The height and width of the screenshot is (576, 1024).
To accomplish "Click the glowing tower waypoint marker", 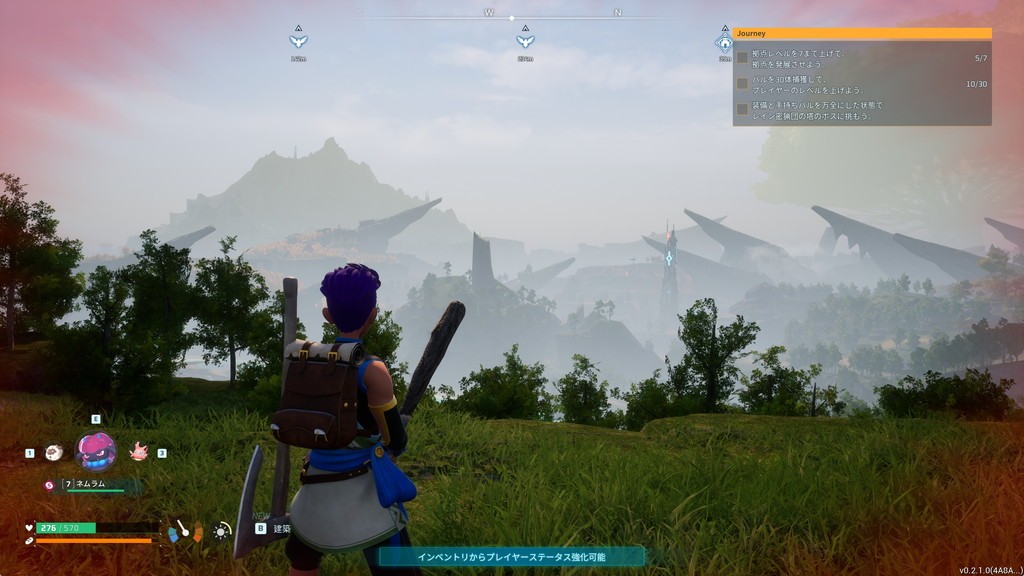I will pyautogui.click(x=669, y=258).
